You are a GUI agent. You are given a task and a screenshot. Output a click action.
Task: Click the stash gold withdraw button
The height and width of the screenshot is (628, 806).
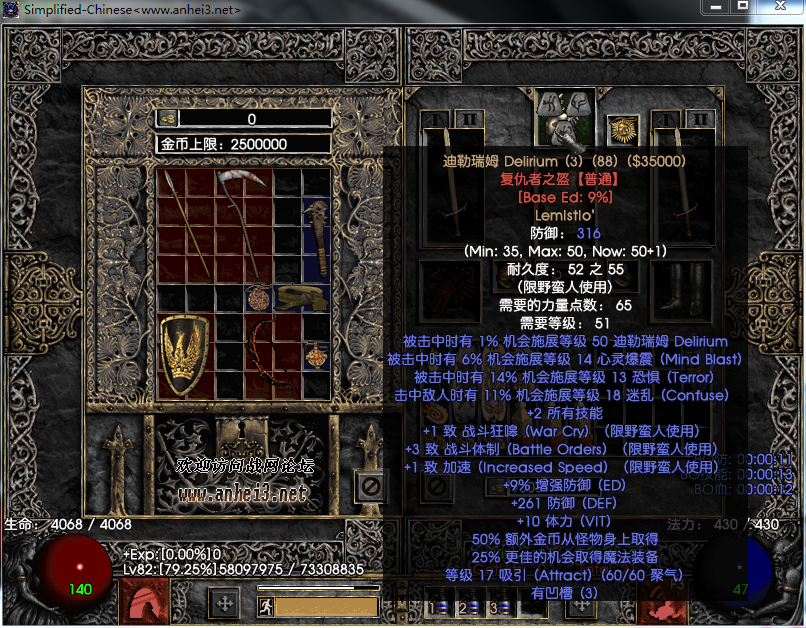[x=169, y=118]
